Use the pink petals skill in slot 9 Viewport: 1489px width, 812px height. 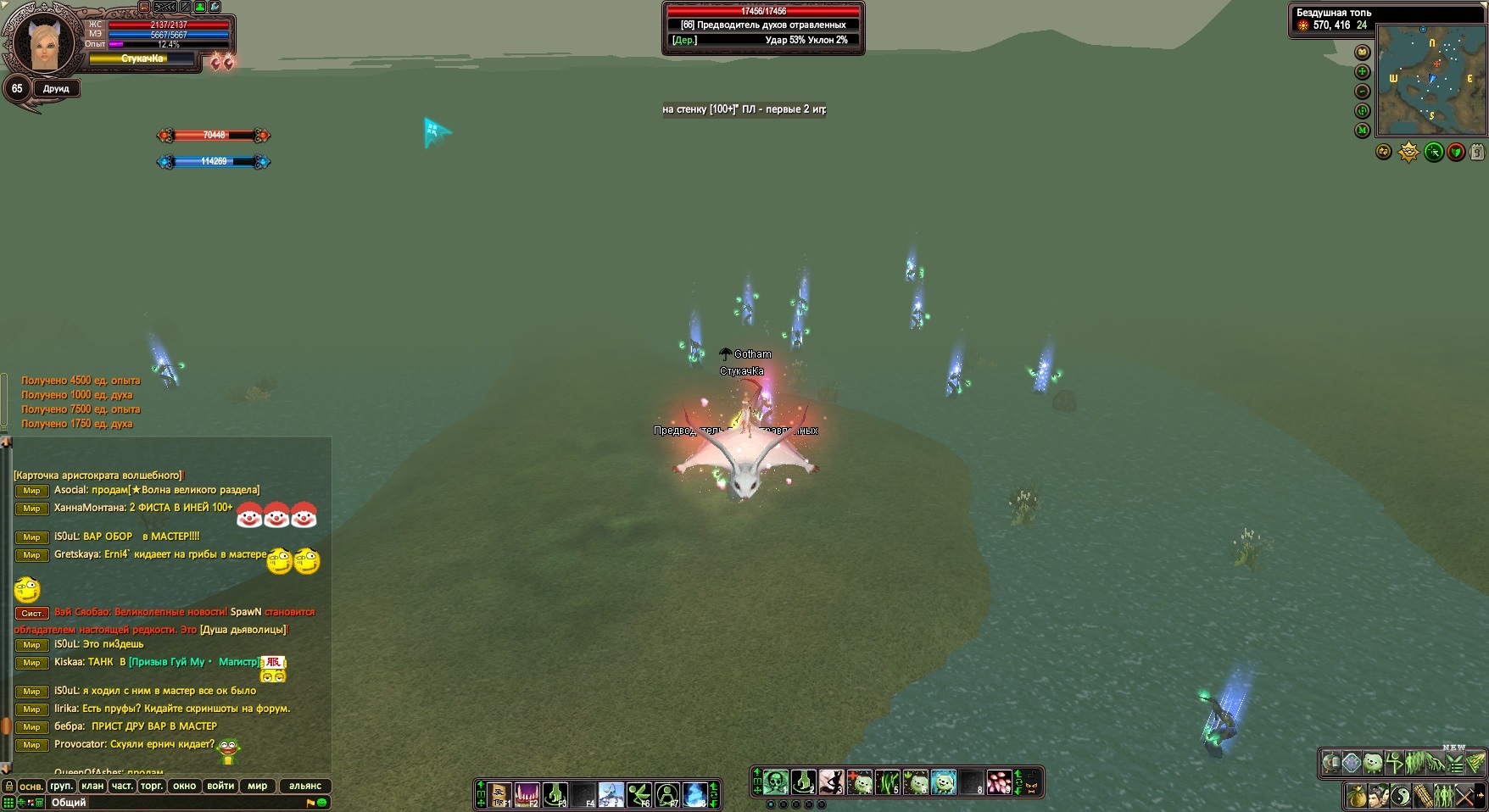[1000, 781]
